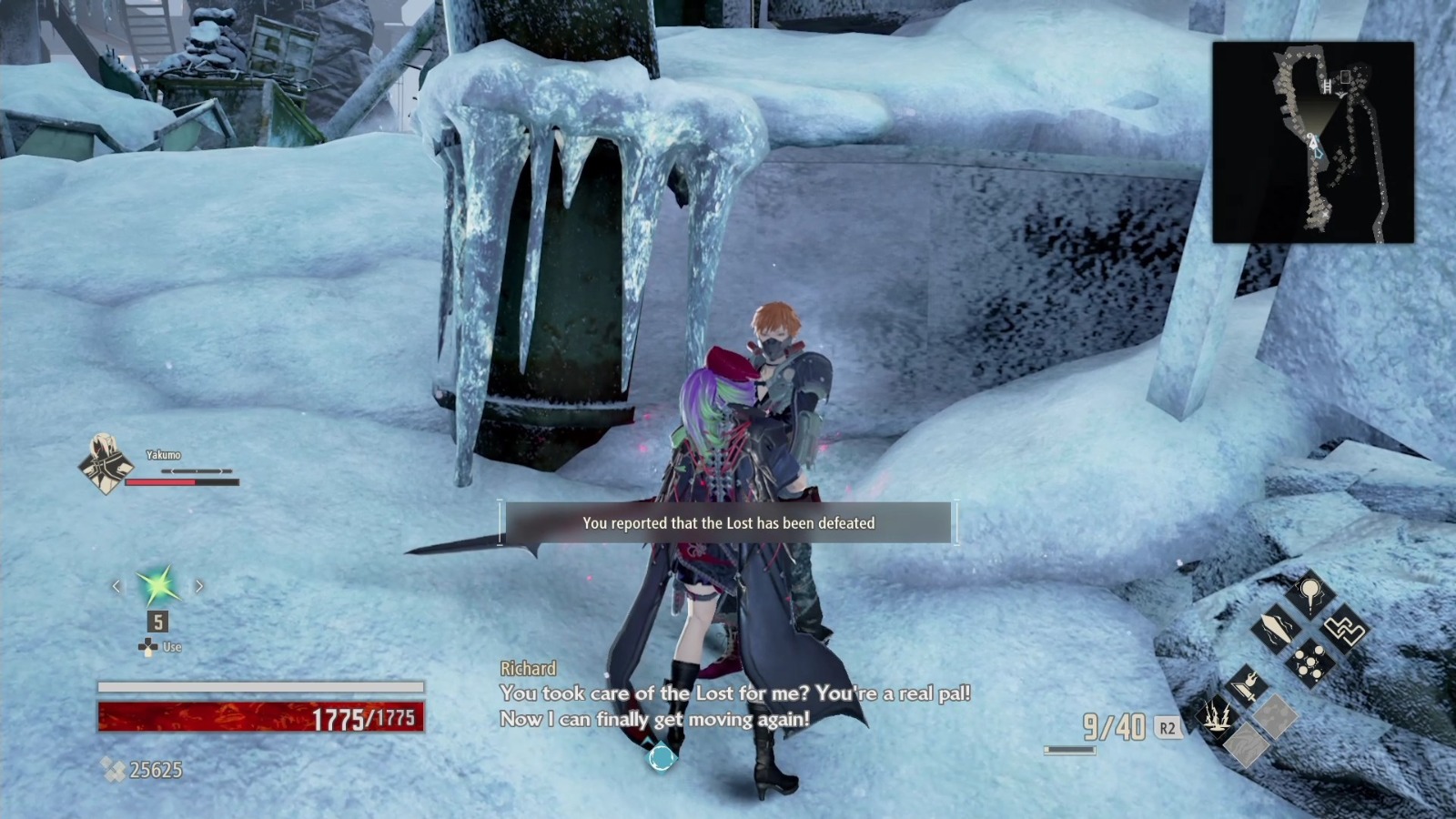Expand quick items with the right arrow
Screen dimensions: 1456x819
(x=199, y=586)
